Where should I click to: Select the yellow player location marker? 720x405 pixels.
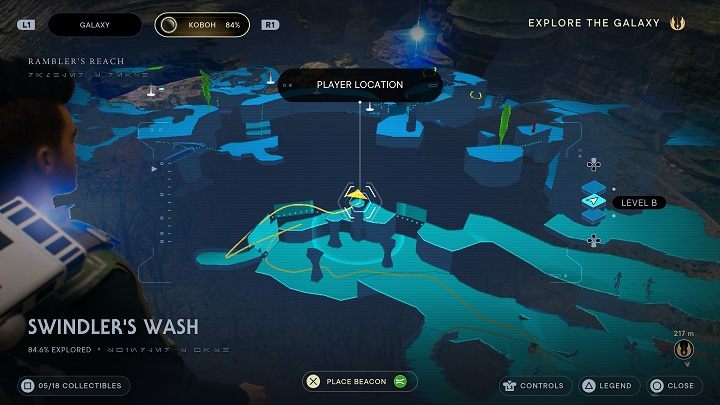tap(358, 193)
